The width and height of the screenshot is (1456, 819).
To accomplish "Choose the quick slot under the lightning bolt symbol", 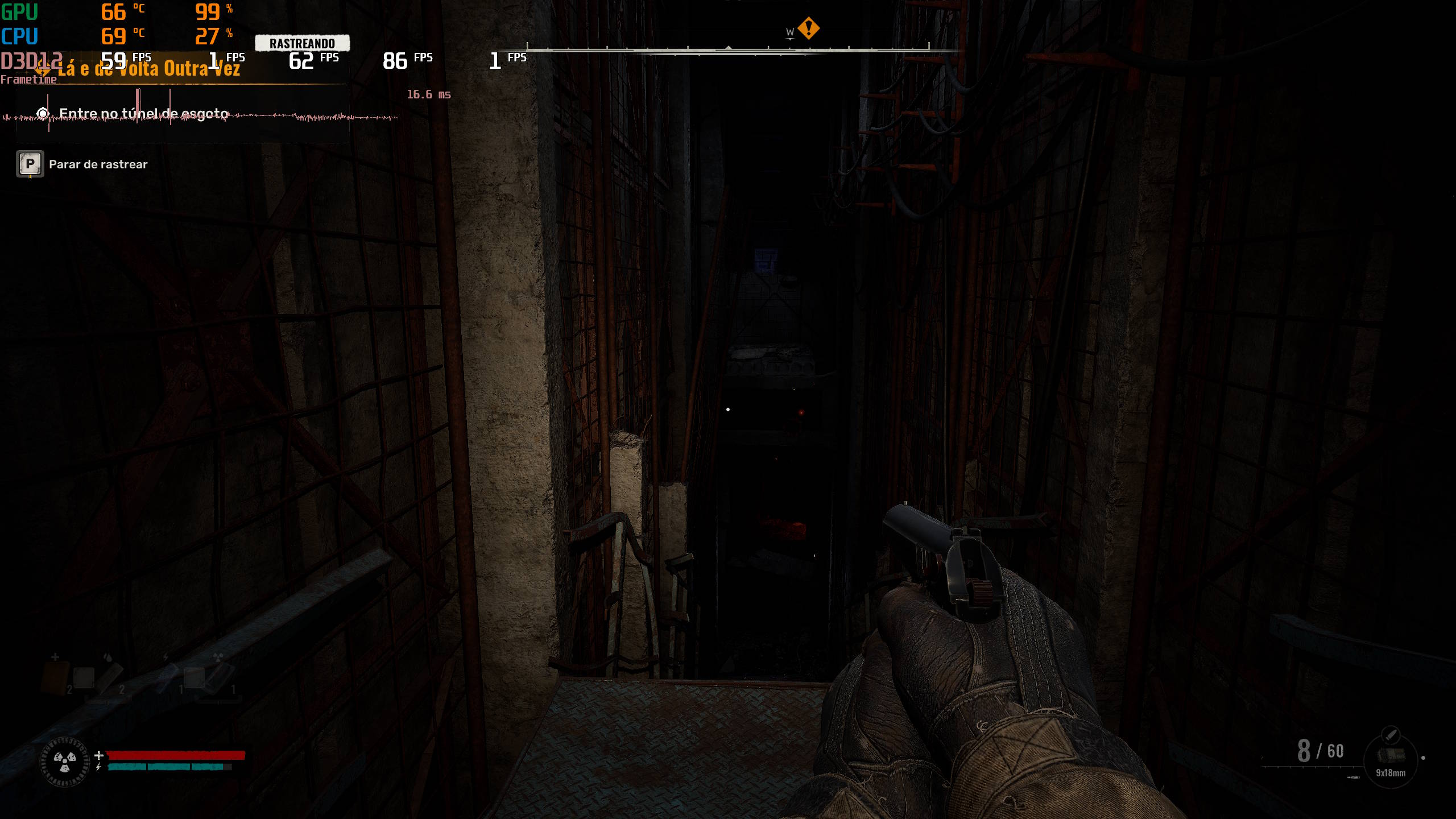I will pos(169,678).
